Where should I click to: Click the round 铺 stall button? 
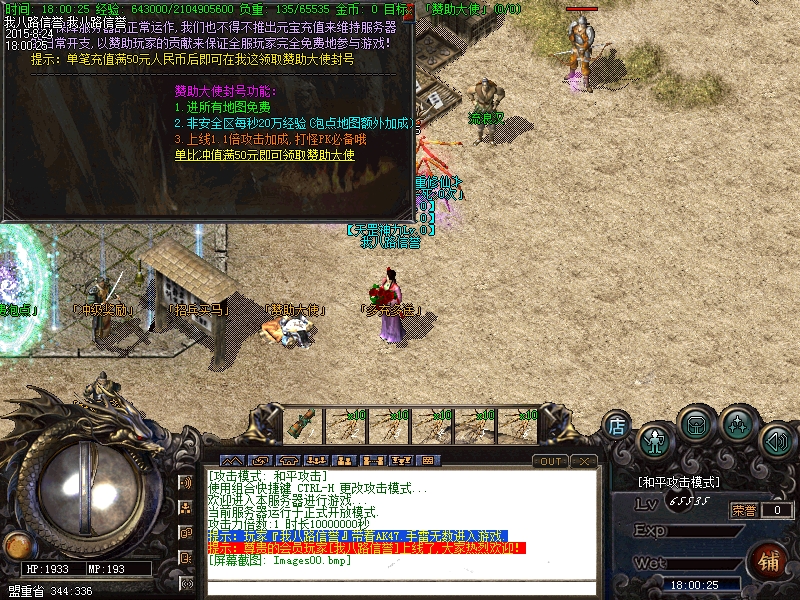coord(769,561)
